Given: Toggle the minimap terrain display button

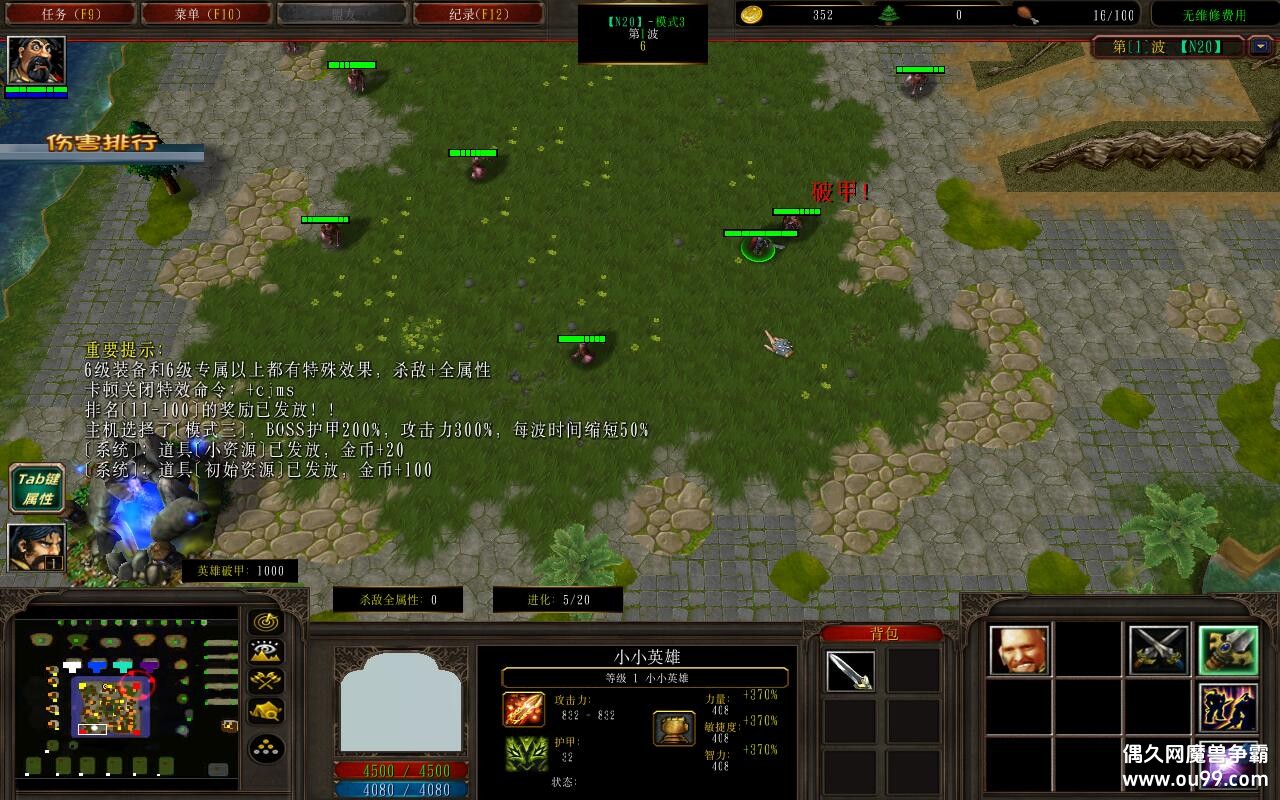Looking at the screenshot, I should tap(266, 652).
